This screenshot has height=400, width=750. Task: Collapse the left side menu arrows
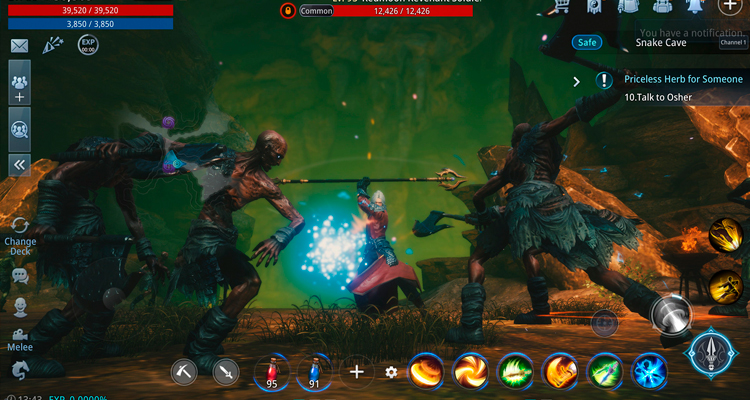click(19, 165)
